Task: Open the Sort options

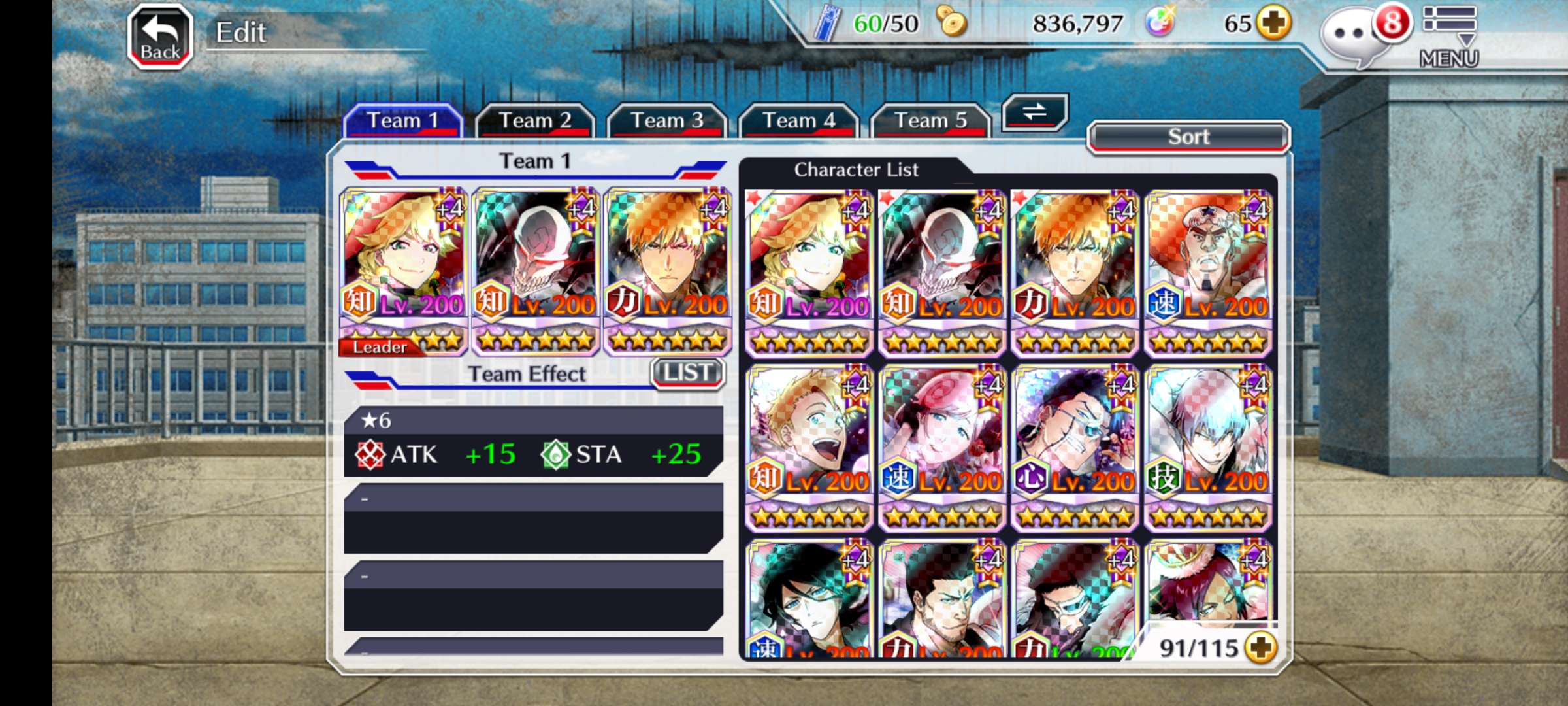Action: pyautogui.click(x=1188, y=137)
